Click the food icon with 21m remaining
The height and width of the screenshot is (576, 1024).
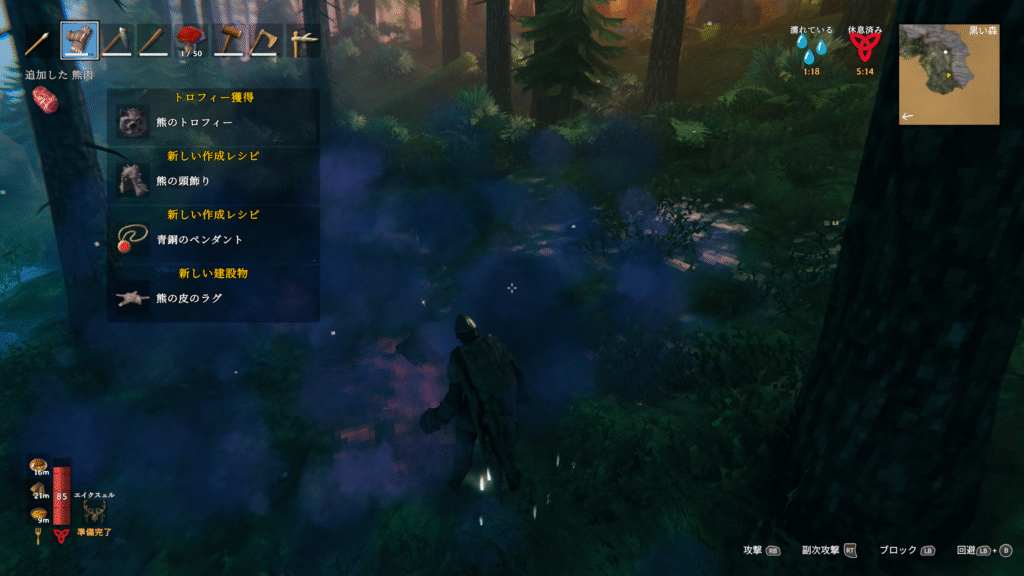40,490
